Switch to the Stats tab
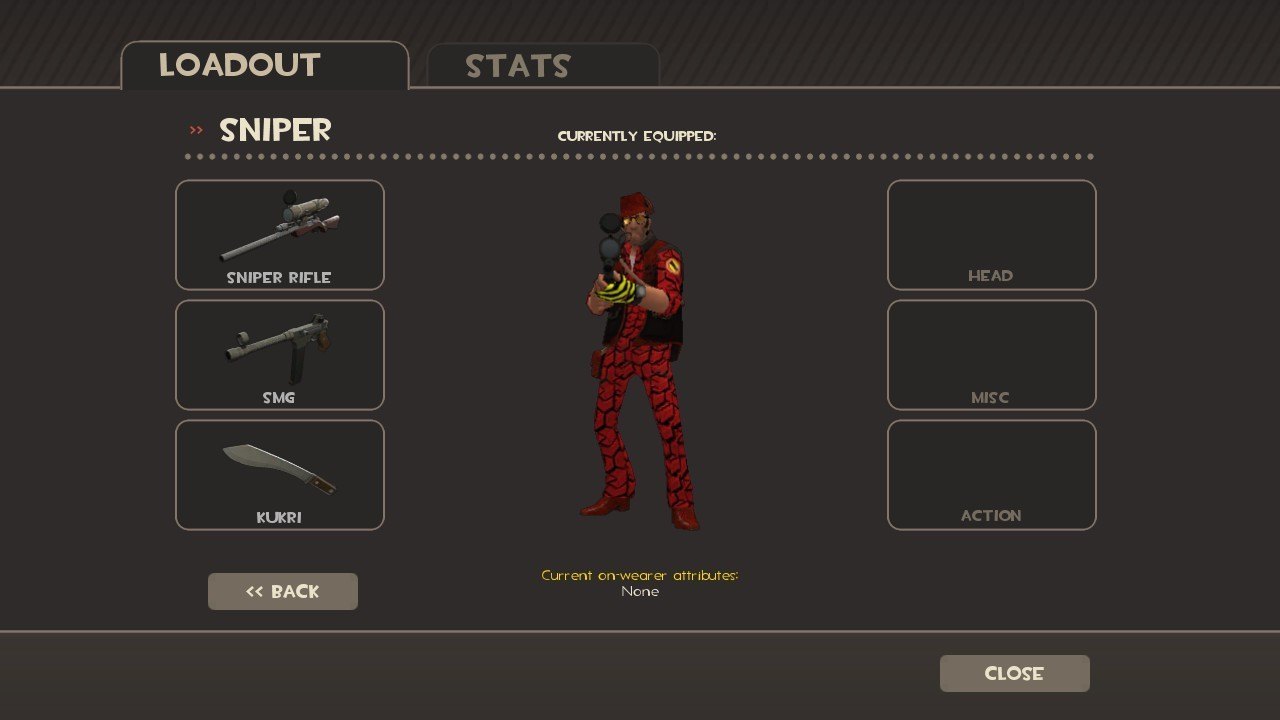The height and width of the screenshot is (720, 1280). coord(542,66)
